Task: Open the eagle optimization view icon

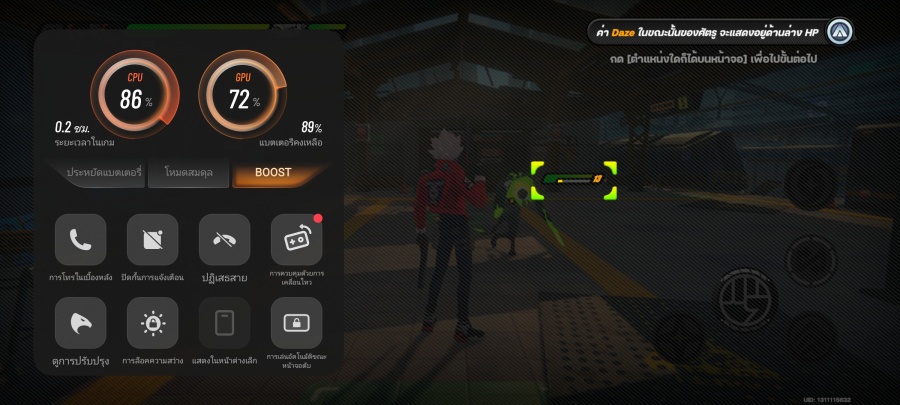Action: point(80,323)
